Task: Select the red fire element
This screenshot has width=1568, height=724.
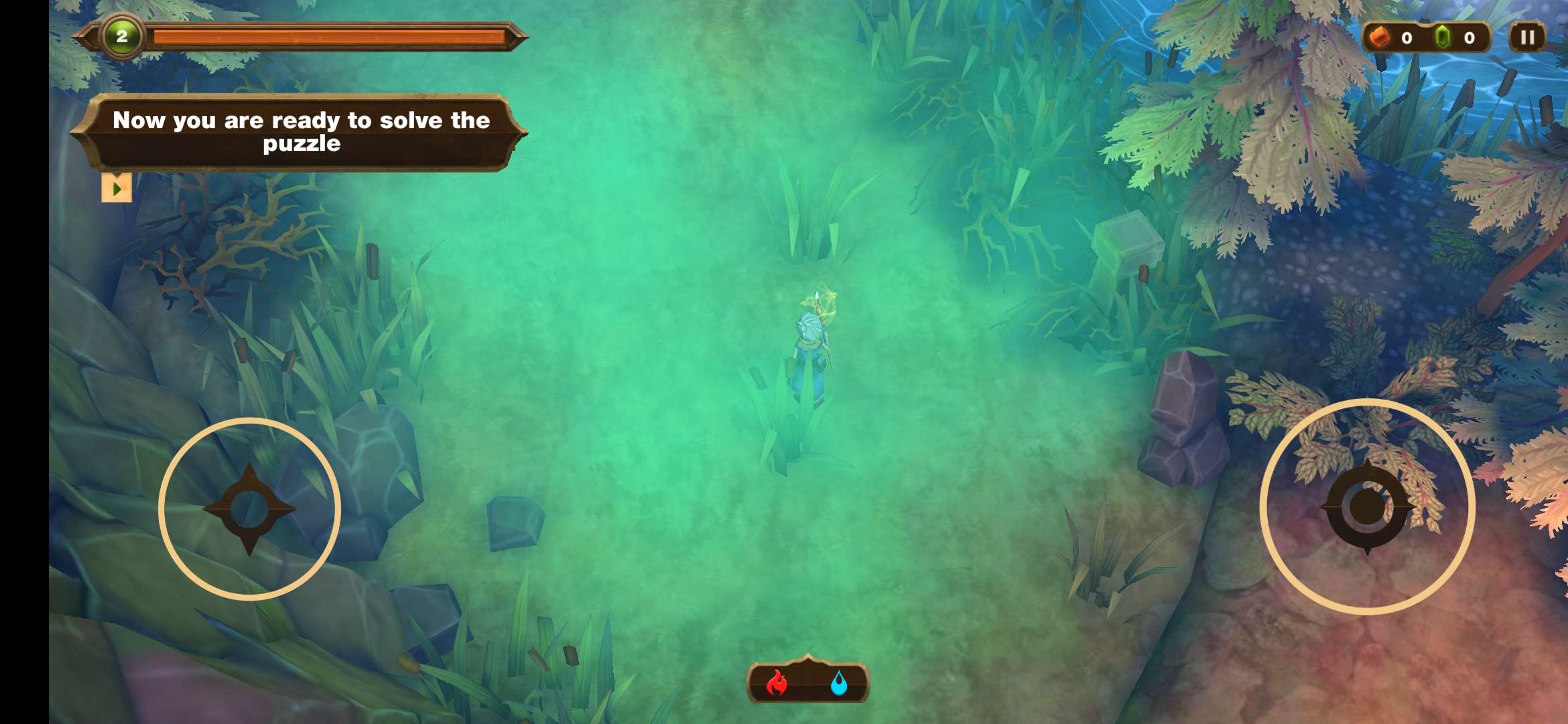Action: (777, 684)
